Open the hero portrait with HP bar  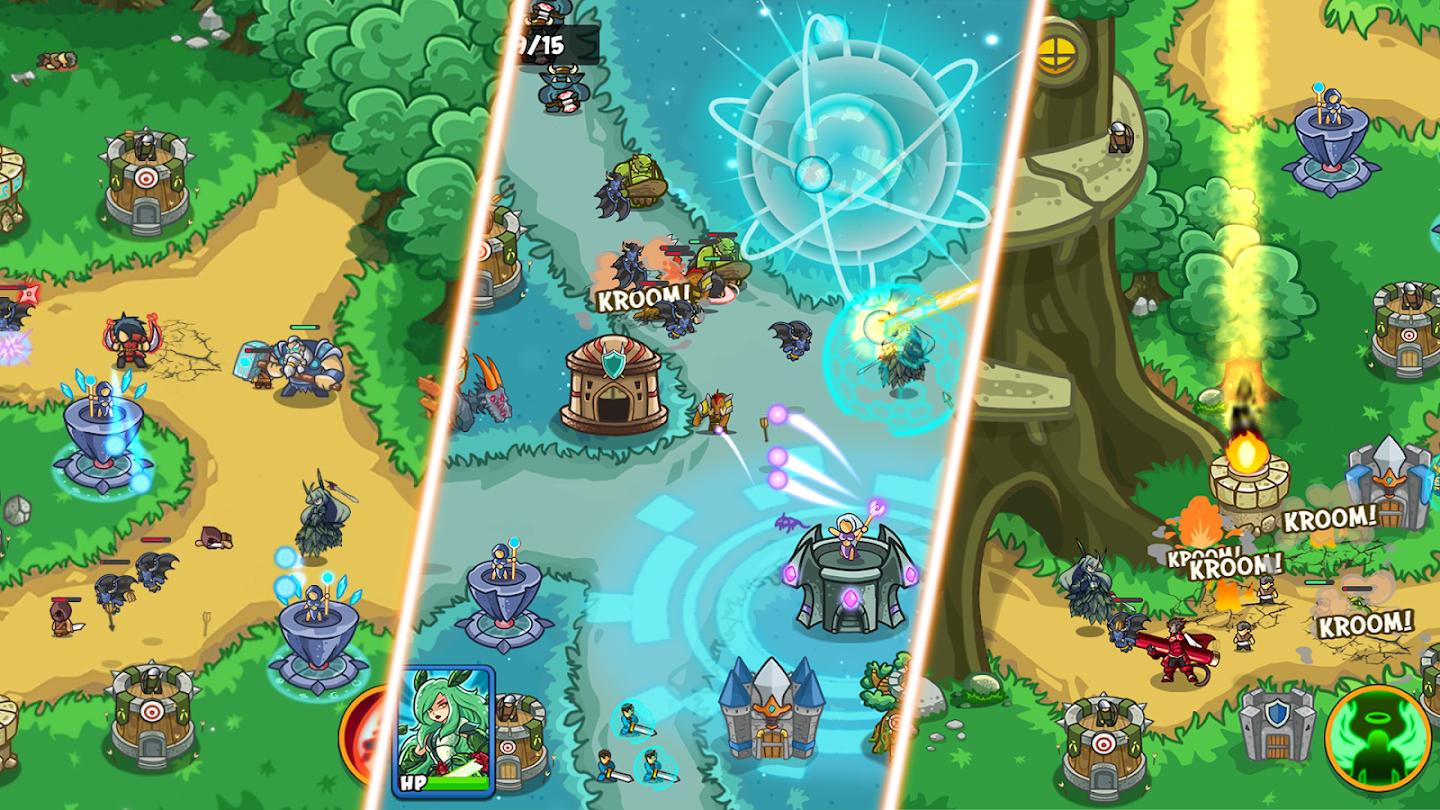pyautogui.click(x=443, y=726)
